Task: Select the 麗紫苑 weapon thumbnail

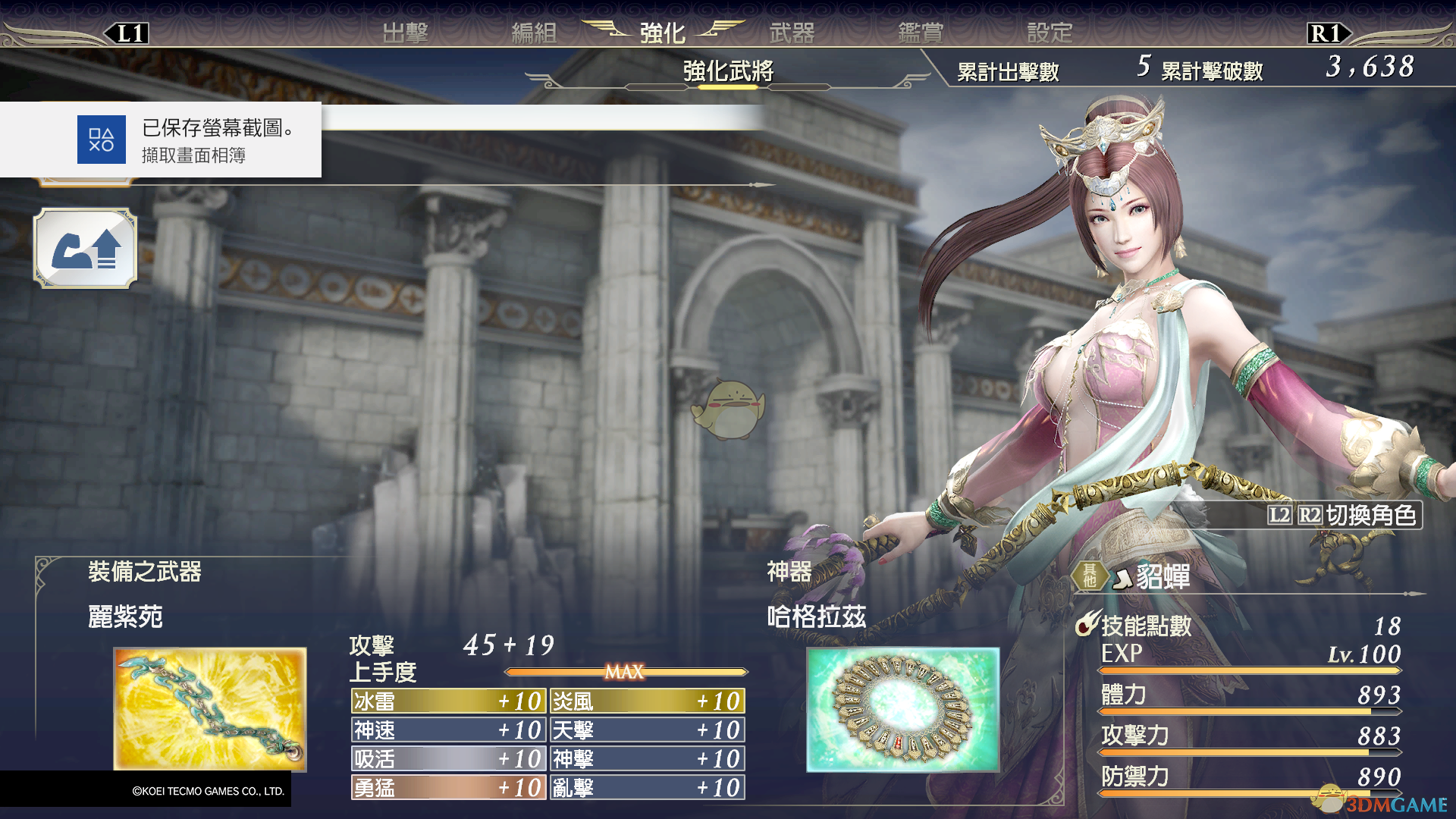Action: 209,708
